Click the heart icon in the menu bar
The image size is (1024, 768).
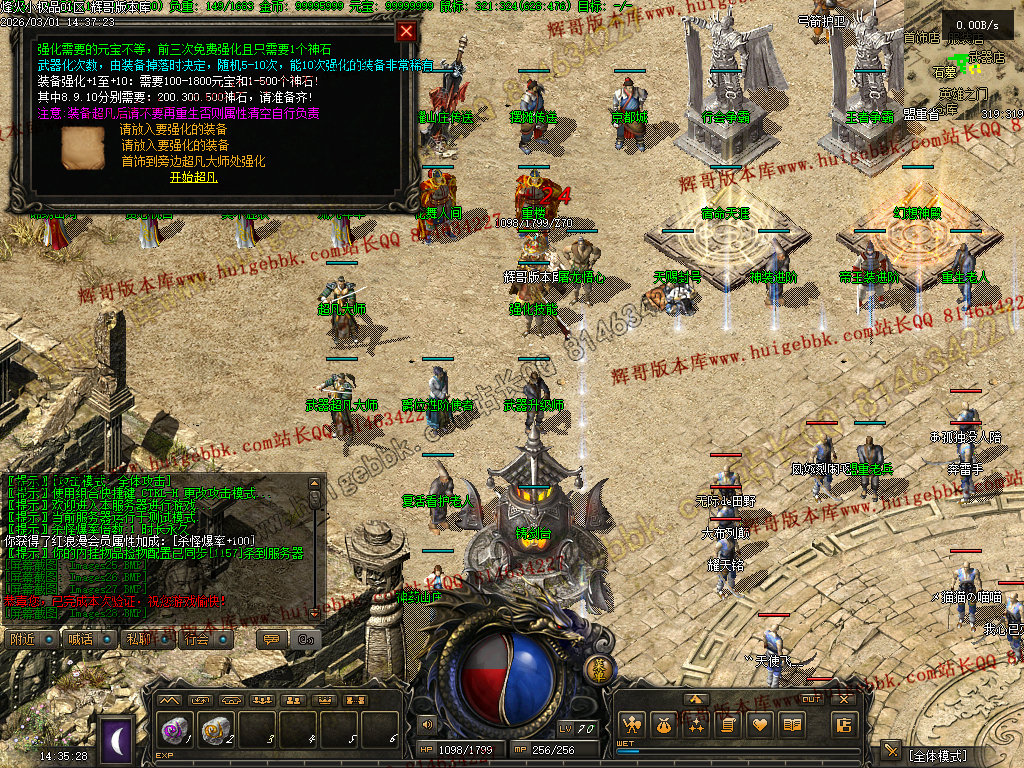click(x=760, y=724)
